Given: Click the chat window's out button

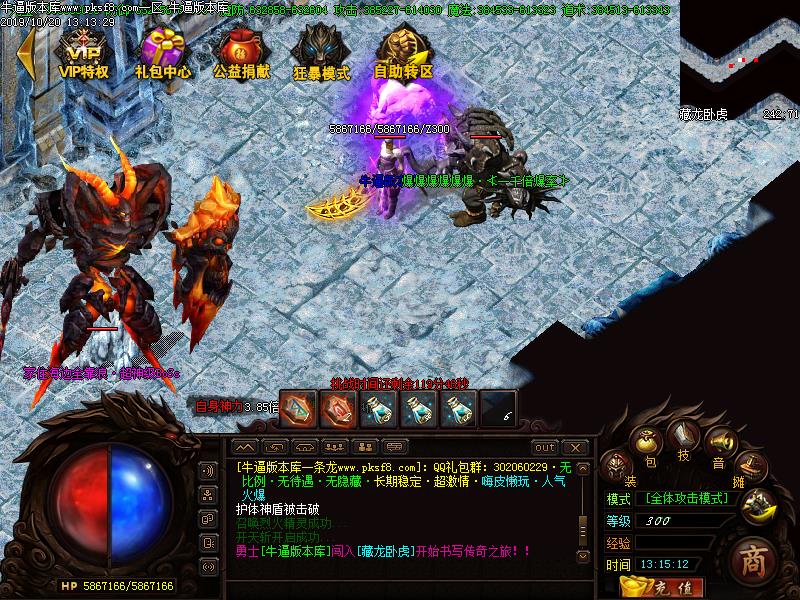Looking at the screenshot, I should (x=544, y=447).
